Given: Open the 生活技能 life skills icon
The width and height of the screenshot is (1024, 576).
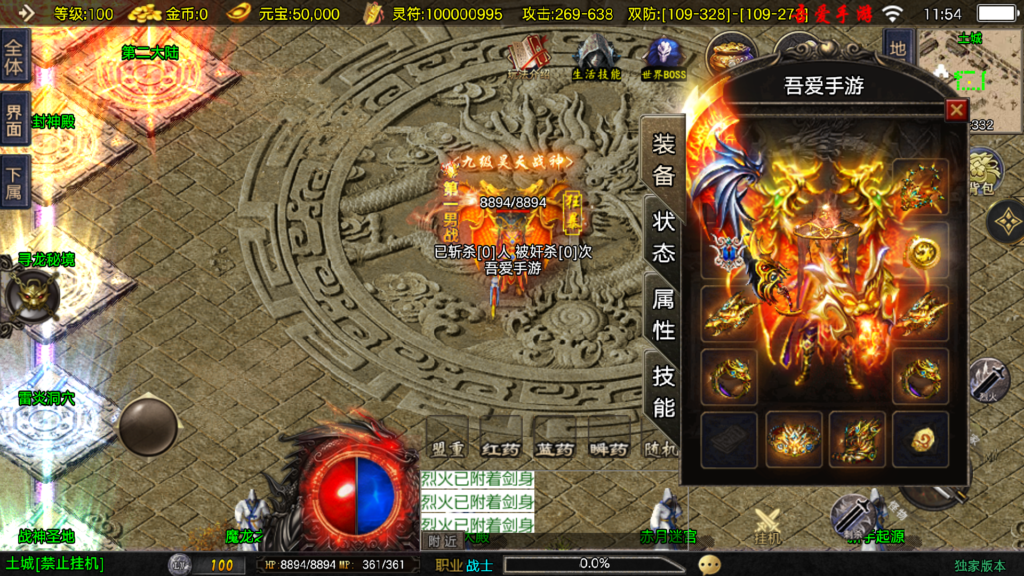Looking at the screenshot, I should [597, 55].
